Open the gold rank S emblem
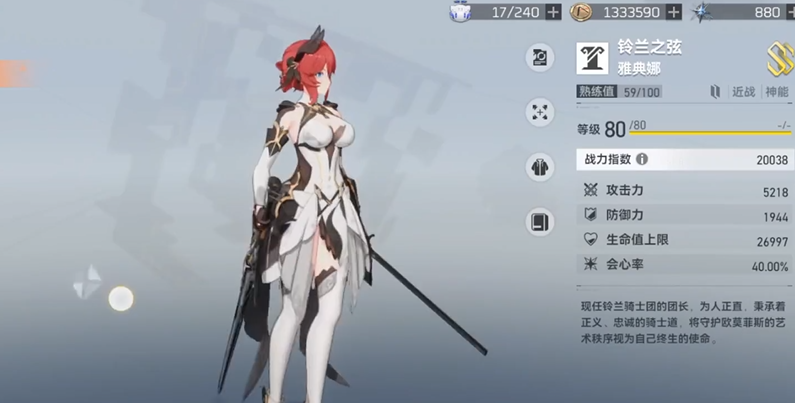The image size is (795, 403). (779, 59)
